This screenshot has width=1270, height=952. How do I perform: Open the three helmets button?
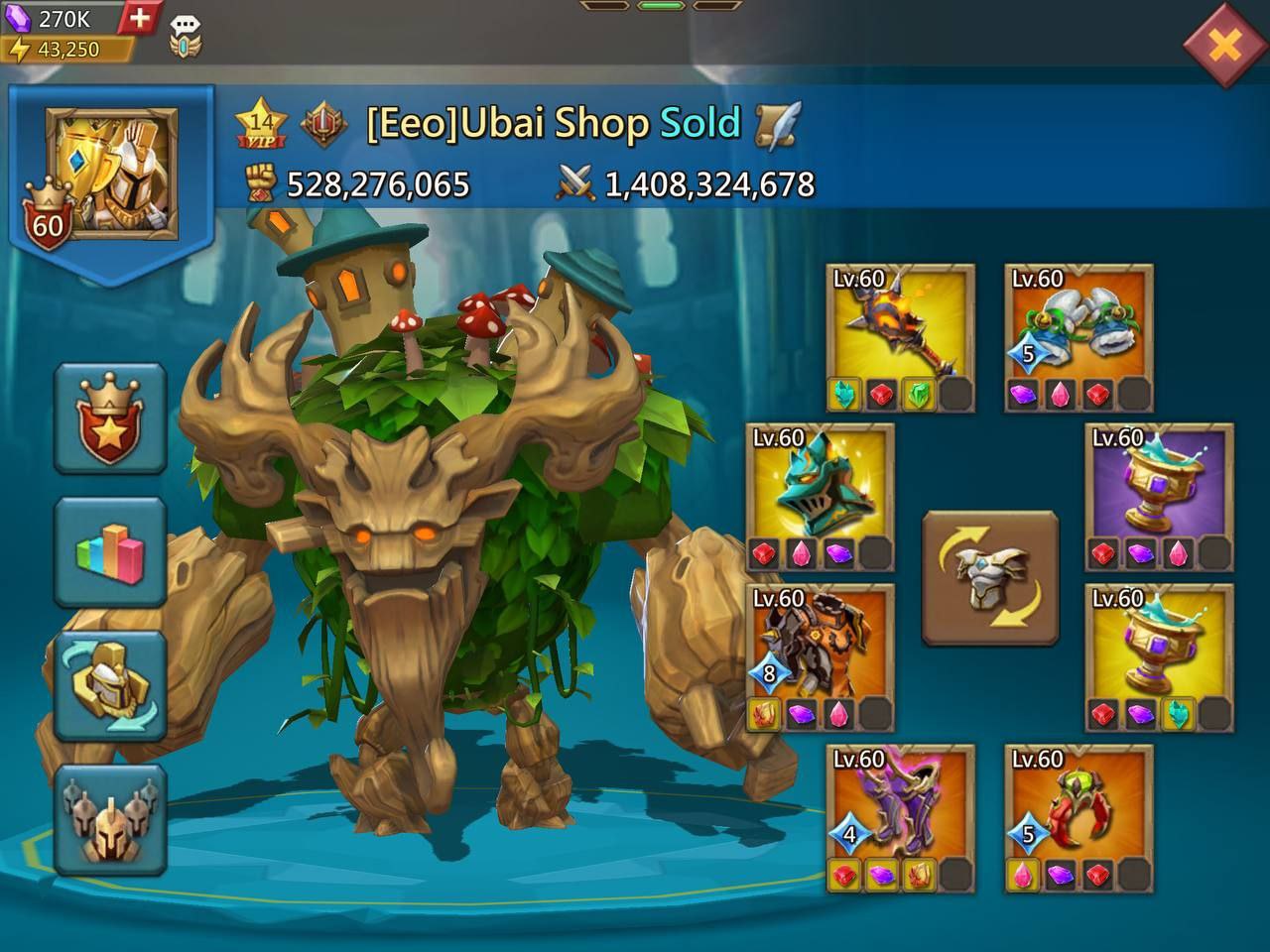click(x=109, y=819)
